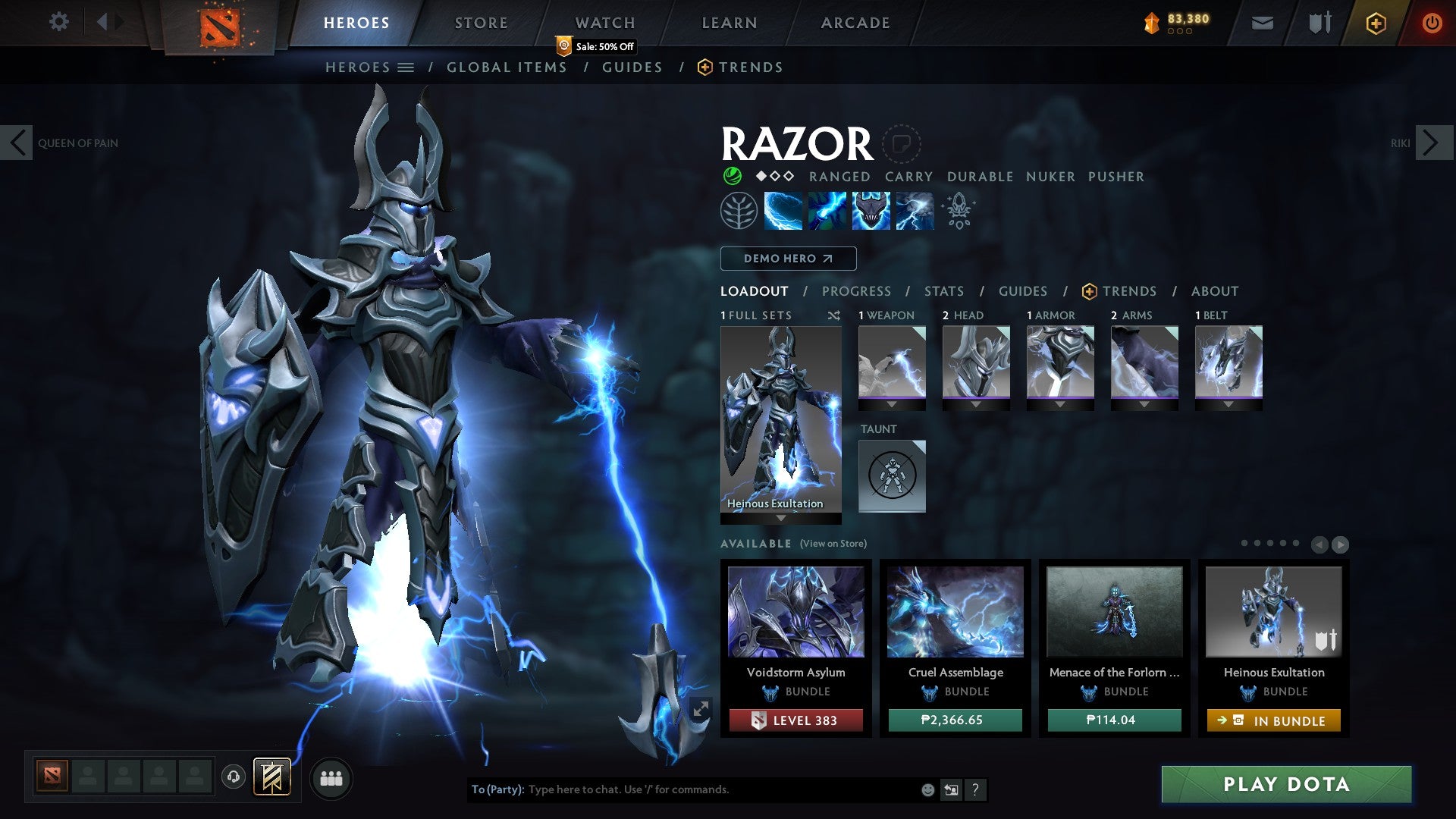The width and height of the screenshot is (1456, 819).
Task: Expand the Weapon slot dropdown arrow
Action: 892,405
